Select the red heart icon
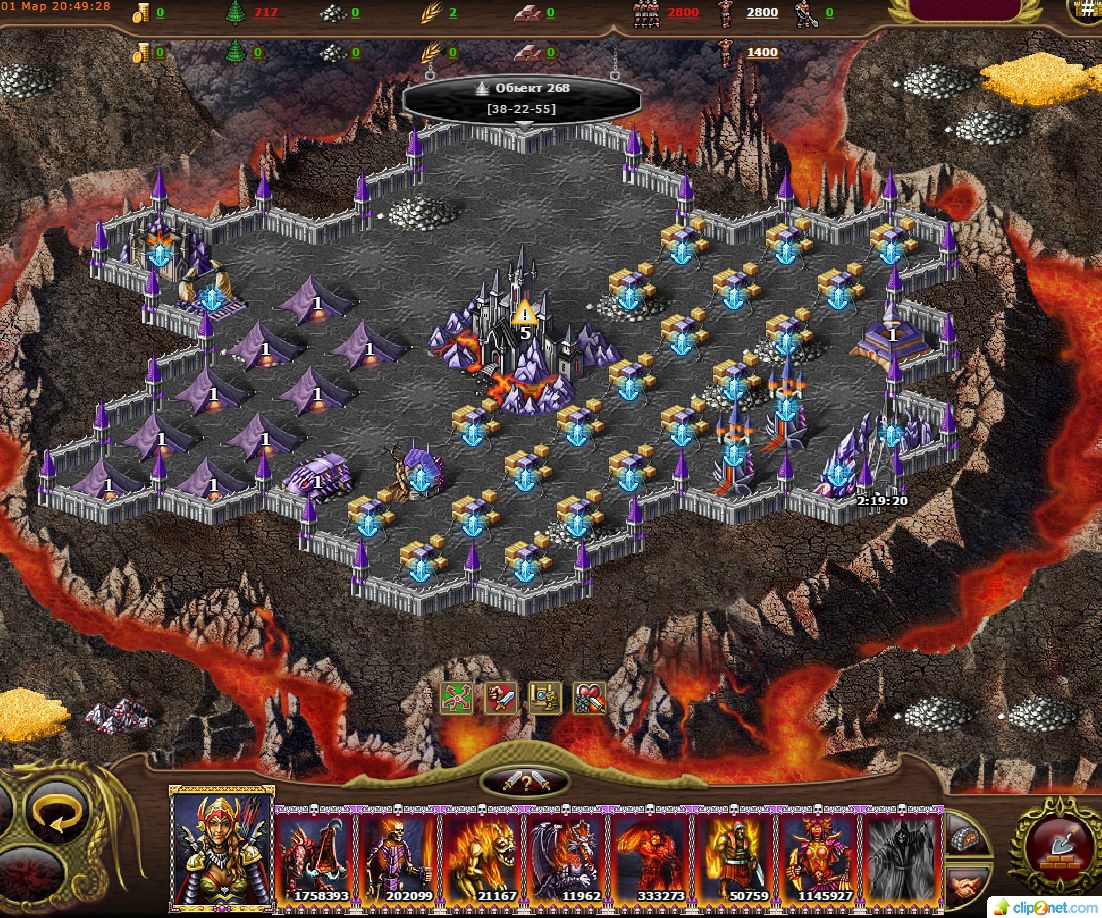This screenshot has width=1102, height=918. click(589, 699)
